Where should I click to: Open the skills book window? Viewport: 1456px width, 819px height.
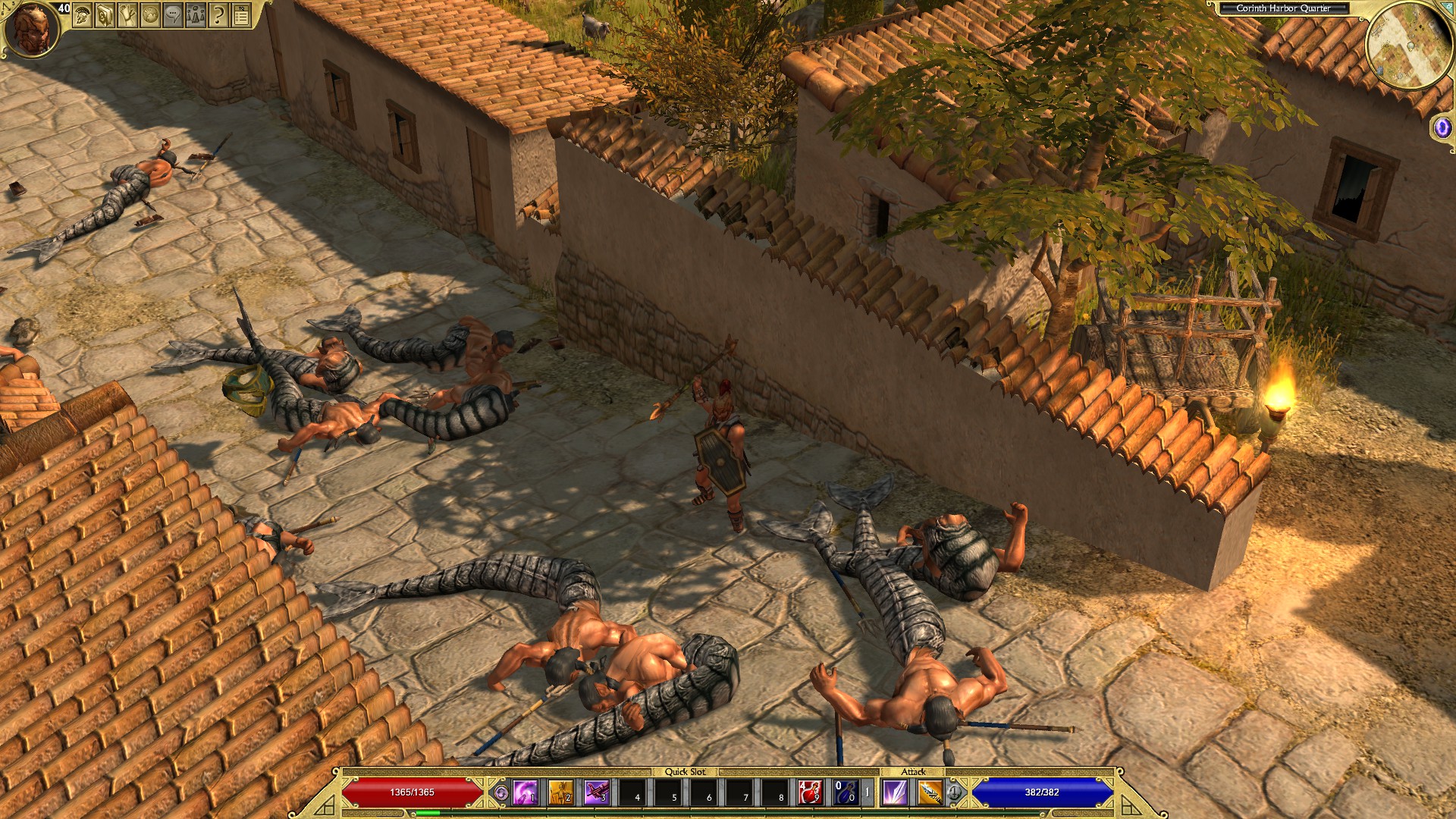pyautogui.click(x=105, y=14)
